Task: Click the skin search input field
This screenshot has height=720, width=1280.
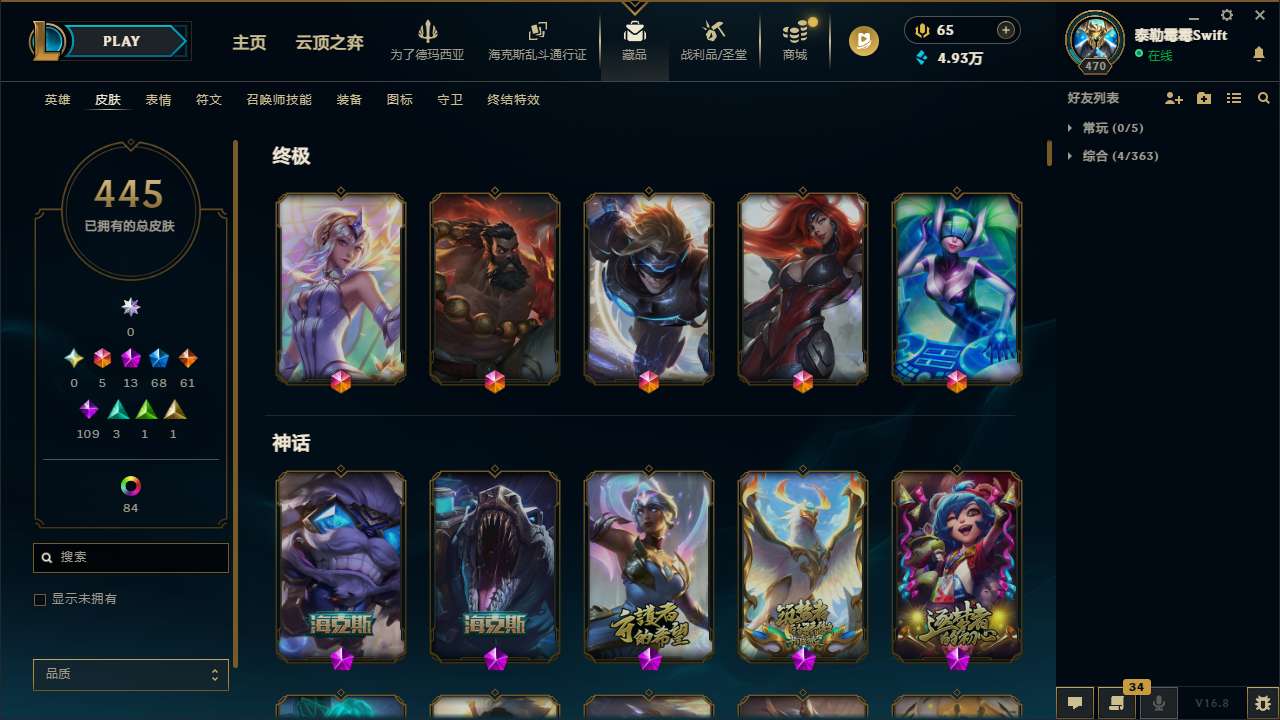Action: [x=130, y=557]
